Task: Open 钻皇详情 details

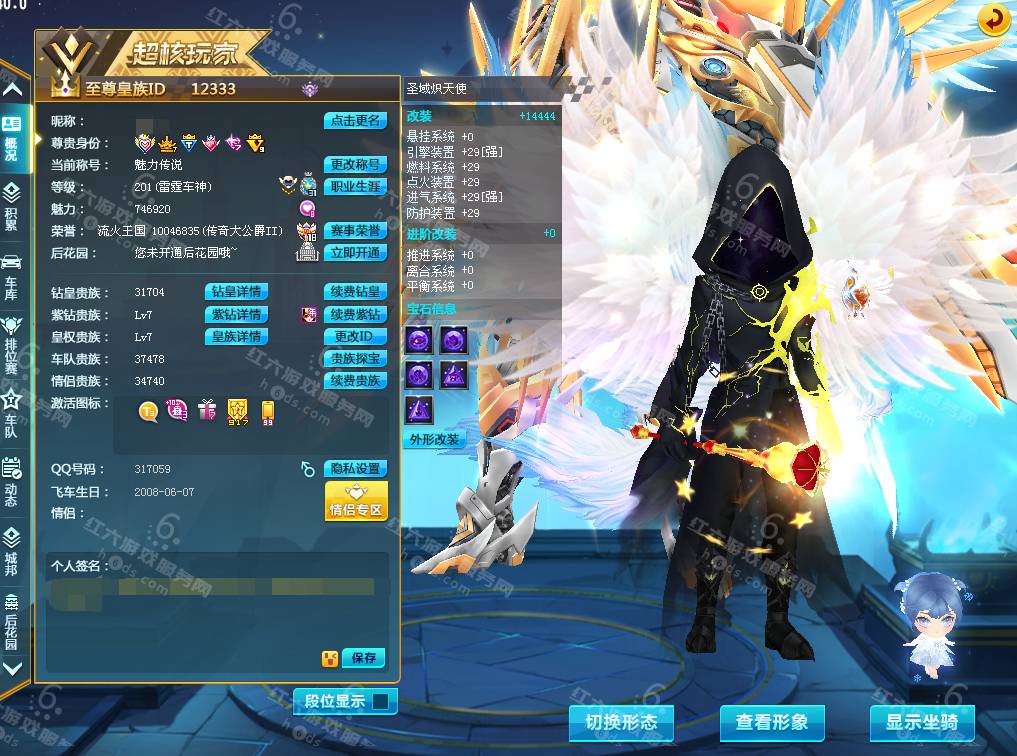Action: [236, 292]
